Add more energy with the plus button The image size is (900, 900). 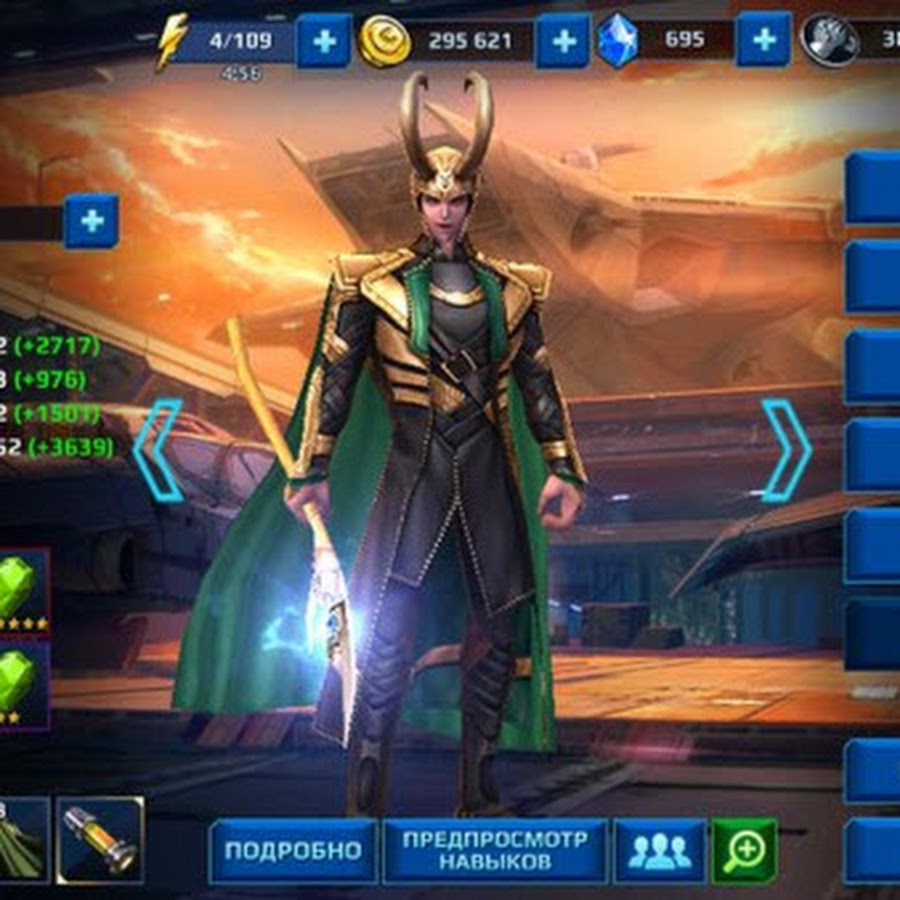point(324,41)
